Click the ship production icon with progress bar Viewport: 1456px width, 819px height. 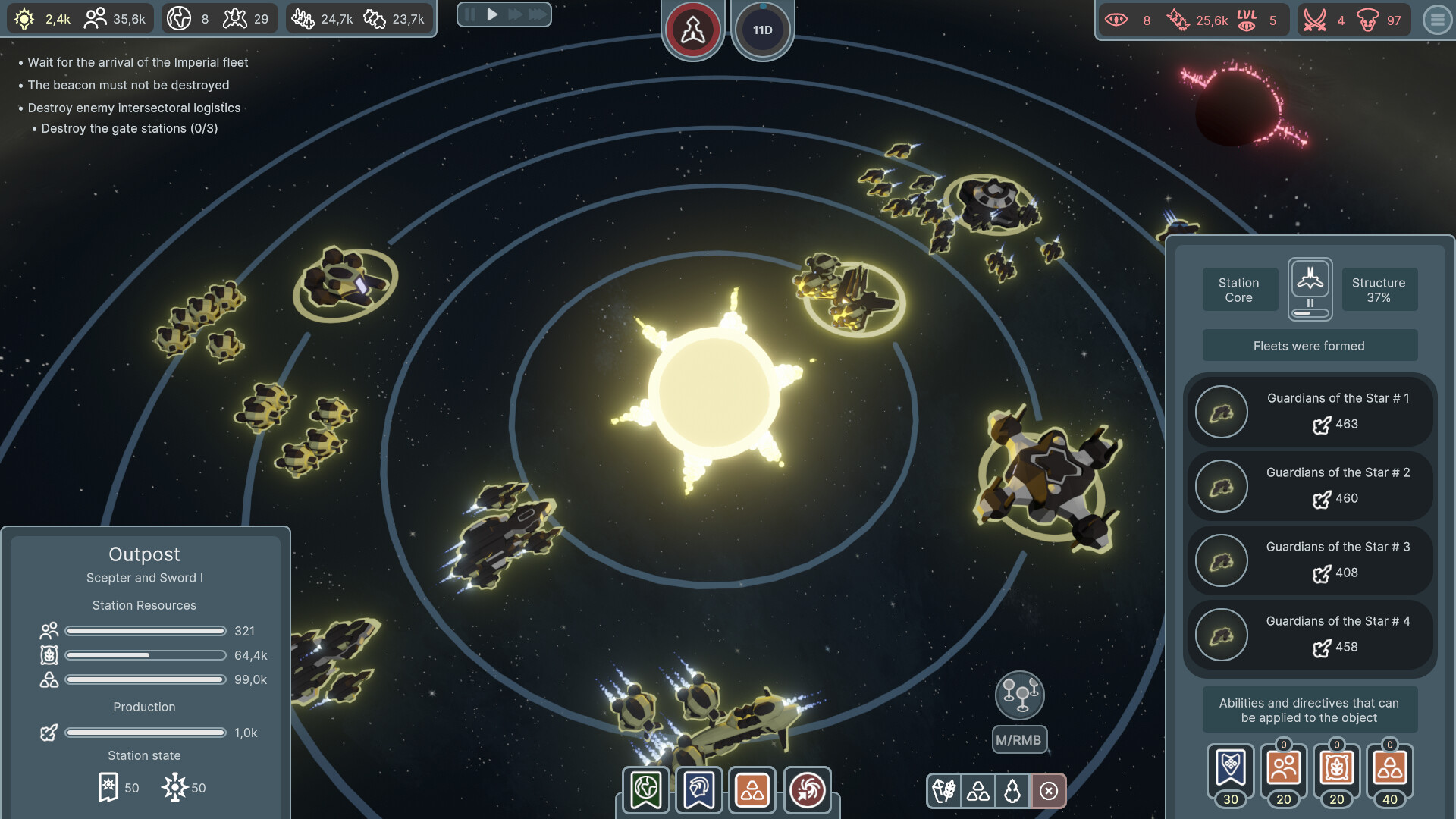(x=1310, y=289)
